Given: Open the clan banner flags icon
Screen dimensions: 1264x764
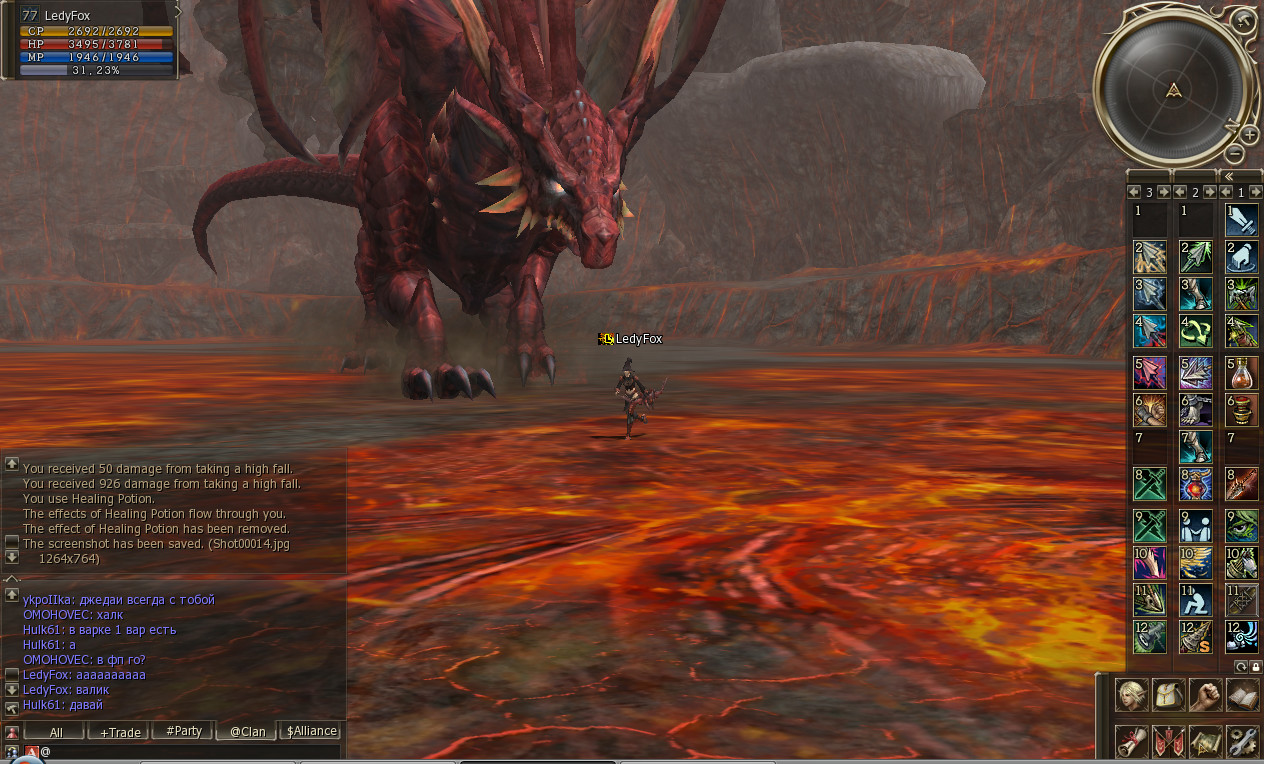Looking at the screenshot, I should tap(1169, 741).
